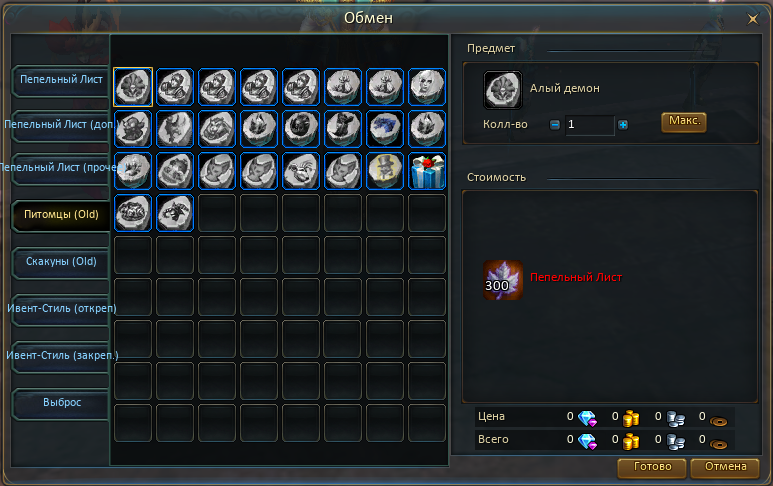The height and width of the screenshot is (486, 773).
Task: Cancel with the Отмена button
Action: [725, 467]
